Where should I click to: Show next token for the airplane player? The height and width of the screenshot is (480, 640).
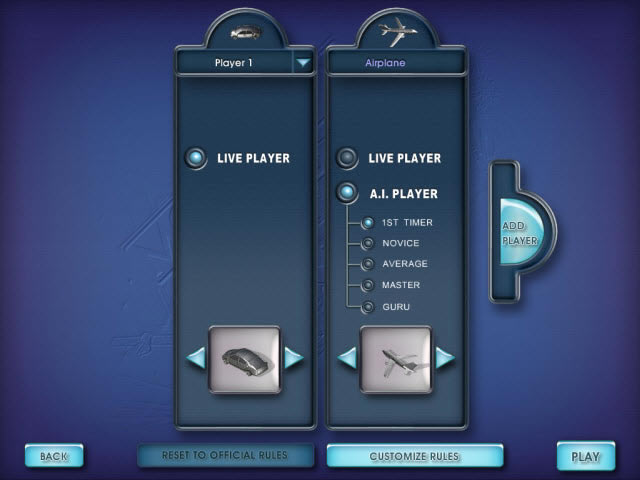(444, 357)
